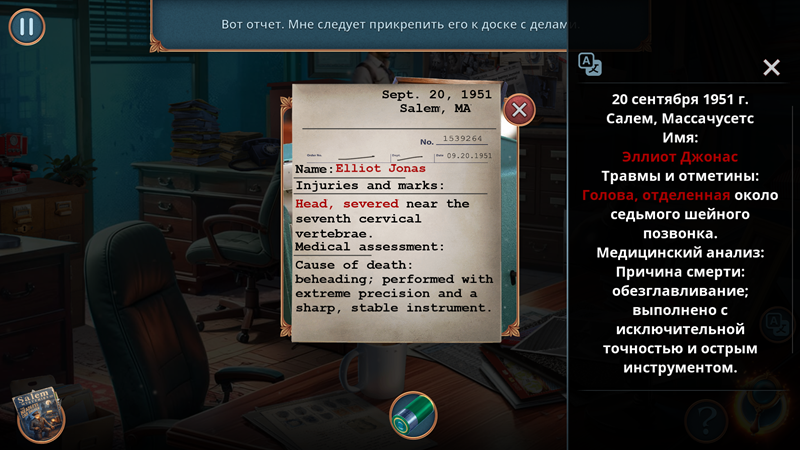
Task: Open the Salem Mysteries magazine icon
Action: pos(40,413)
